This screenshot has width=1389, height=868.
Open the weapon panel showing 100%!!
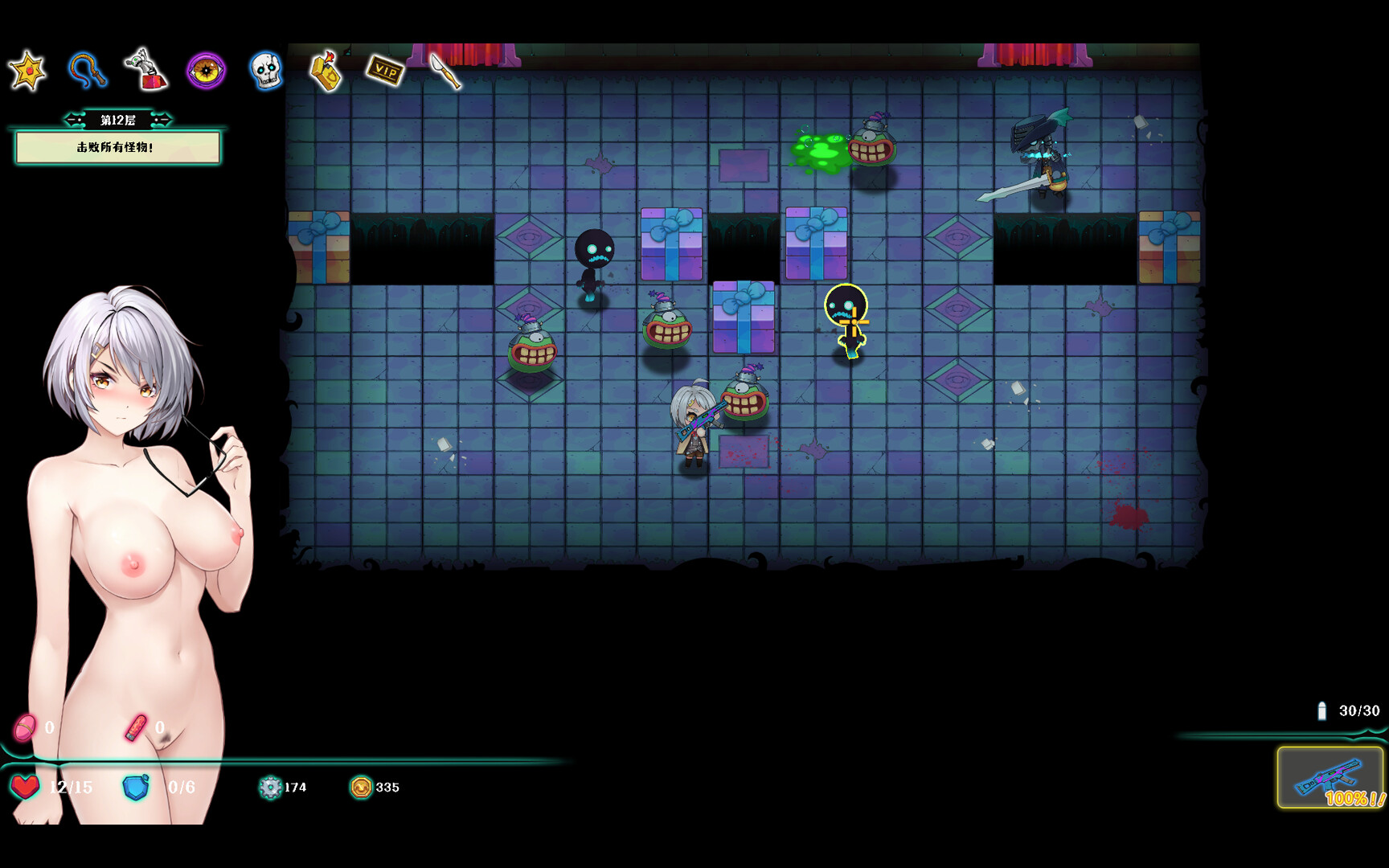(x=1330, y=778)
